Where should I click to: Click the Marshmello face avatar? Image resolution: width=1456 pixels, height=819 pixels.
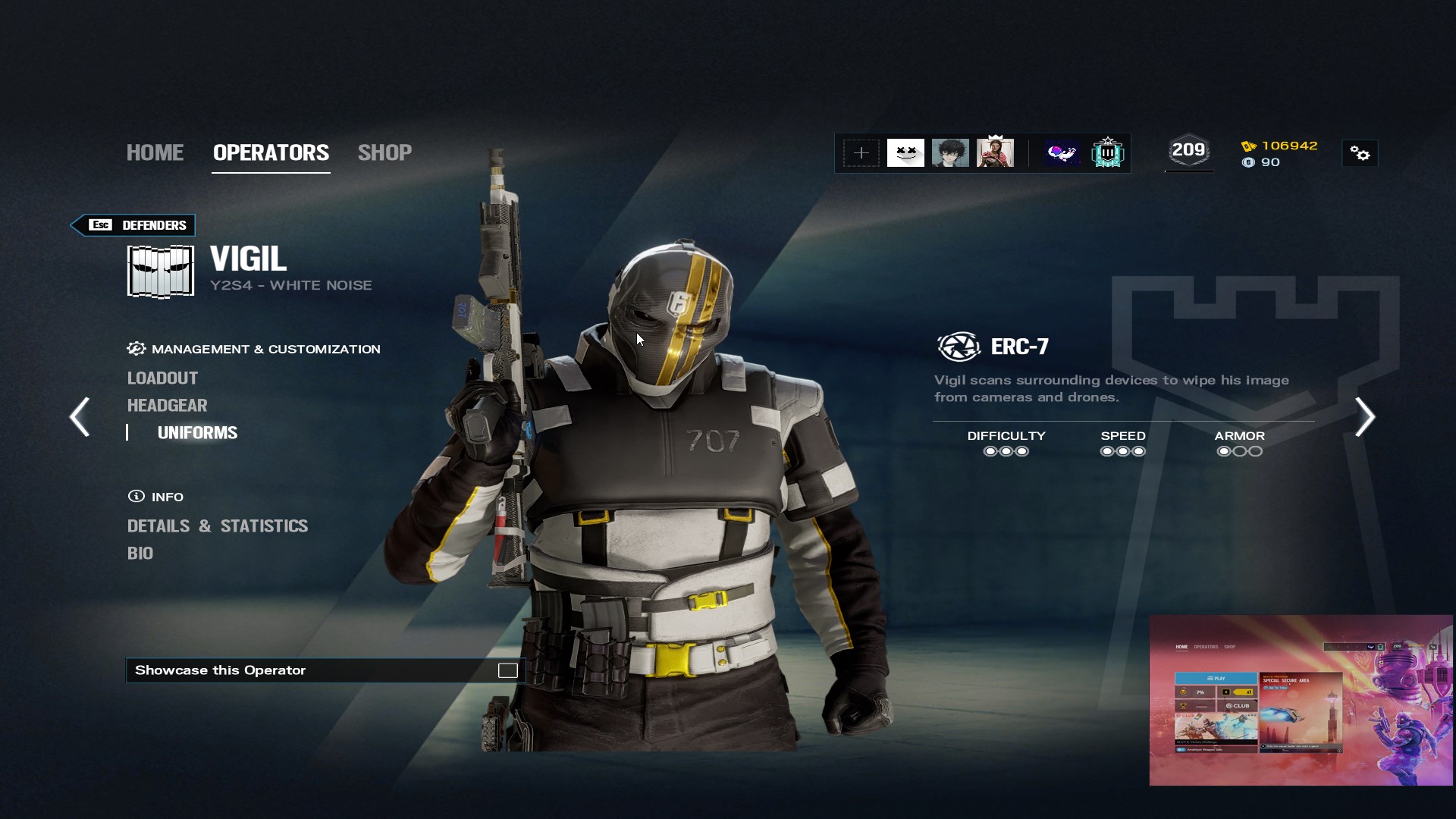tap(905, 153)
